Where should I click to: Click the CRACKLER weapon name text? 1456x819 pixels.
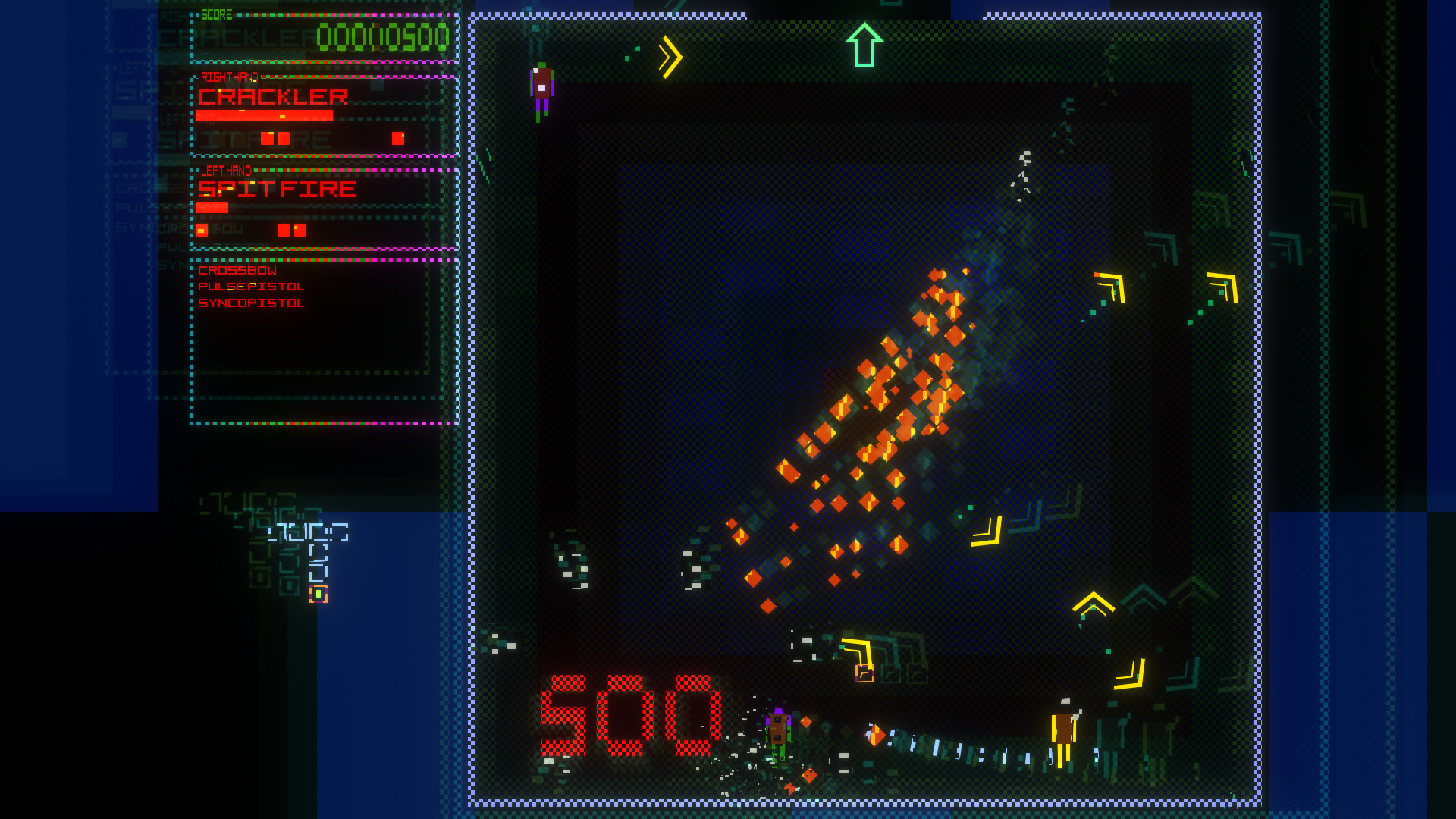pos(271,96)
